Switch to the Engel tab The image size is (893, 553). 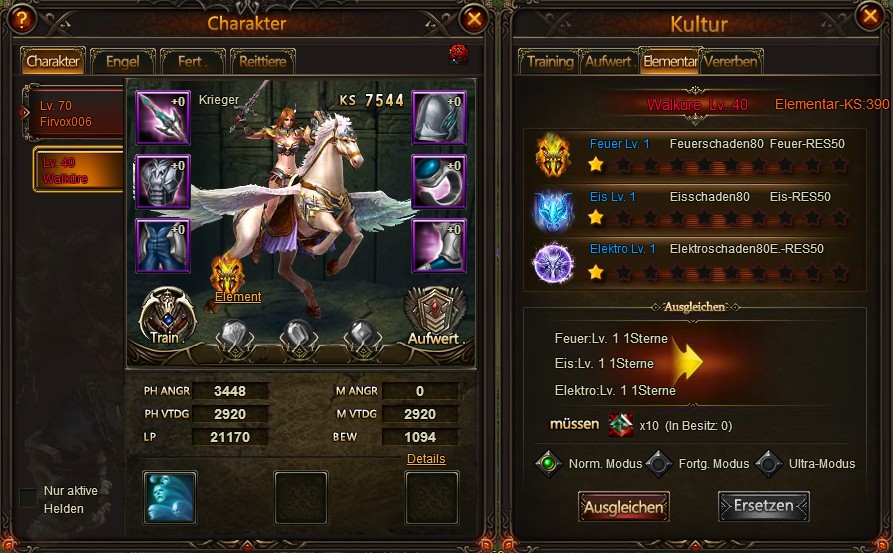pyautogui.click(x=122, y=62)
